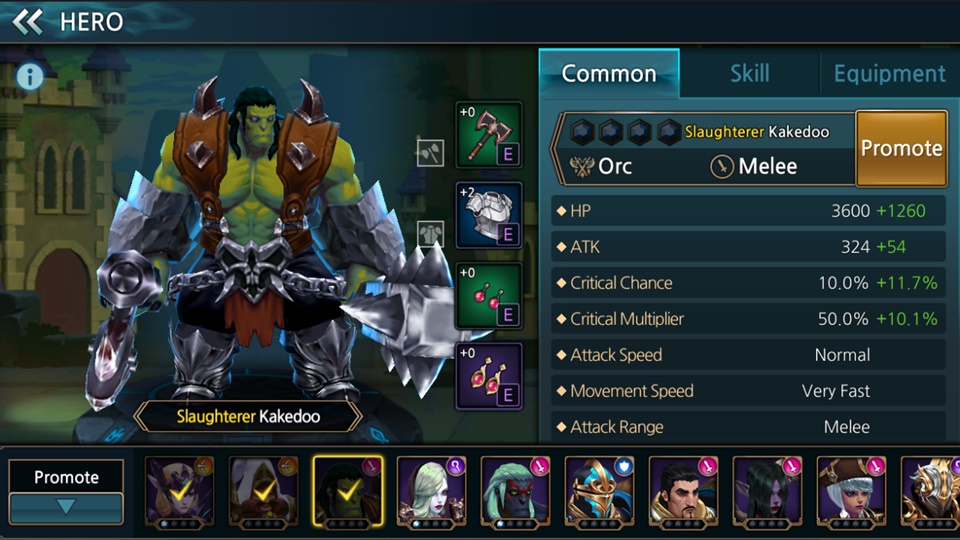Promote Slaughterer Kakedoo with the gold button
Image resolution: width=960 pixels, height=540 pixels.
(x=901, y=148)
